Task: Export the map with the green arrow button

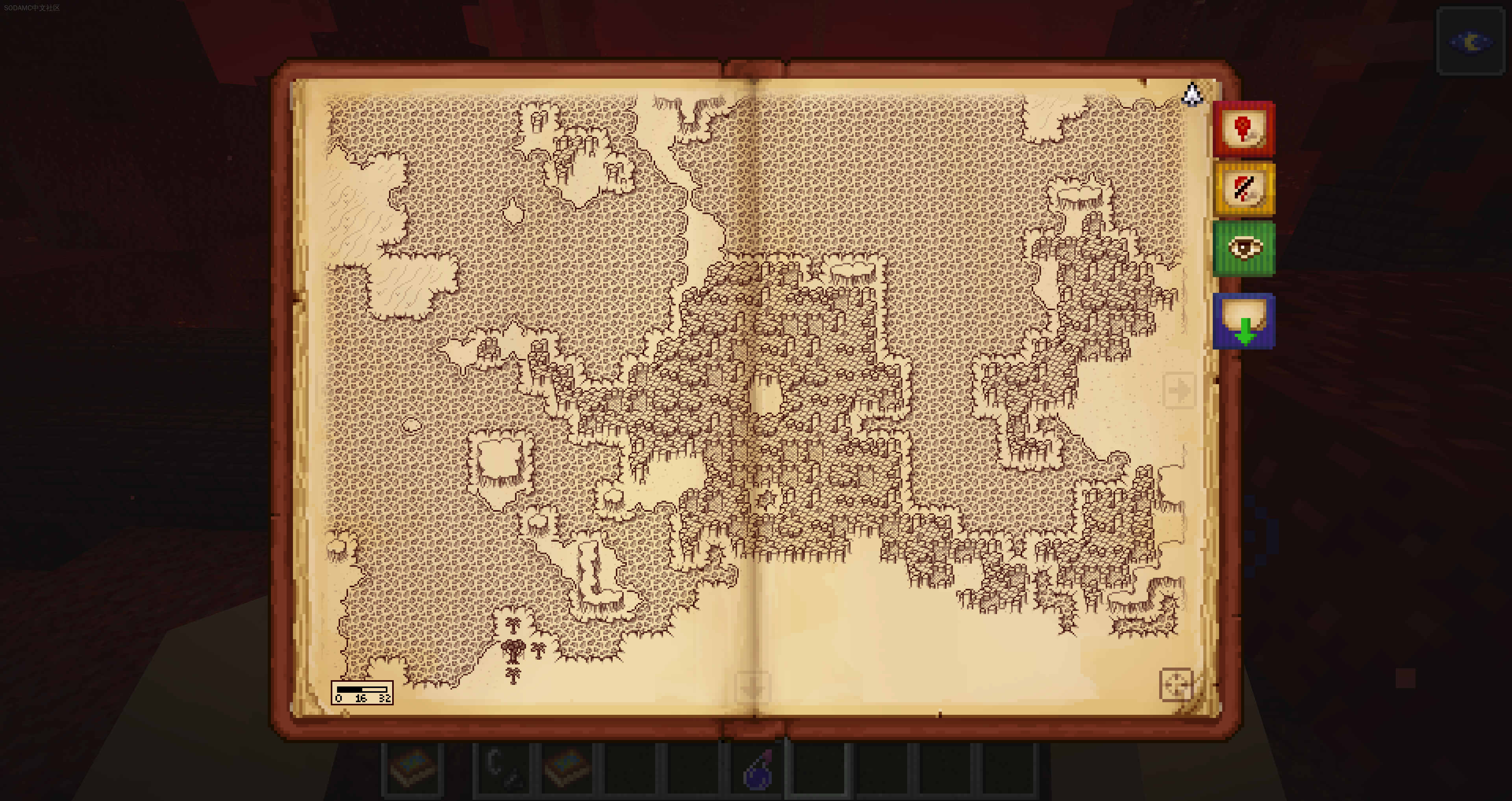Action: tap(1243, 321)
